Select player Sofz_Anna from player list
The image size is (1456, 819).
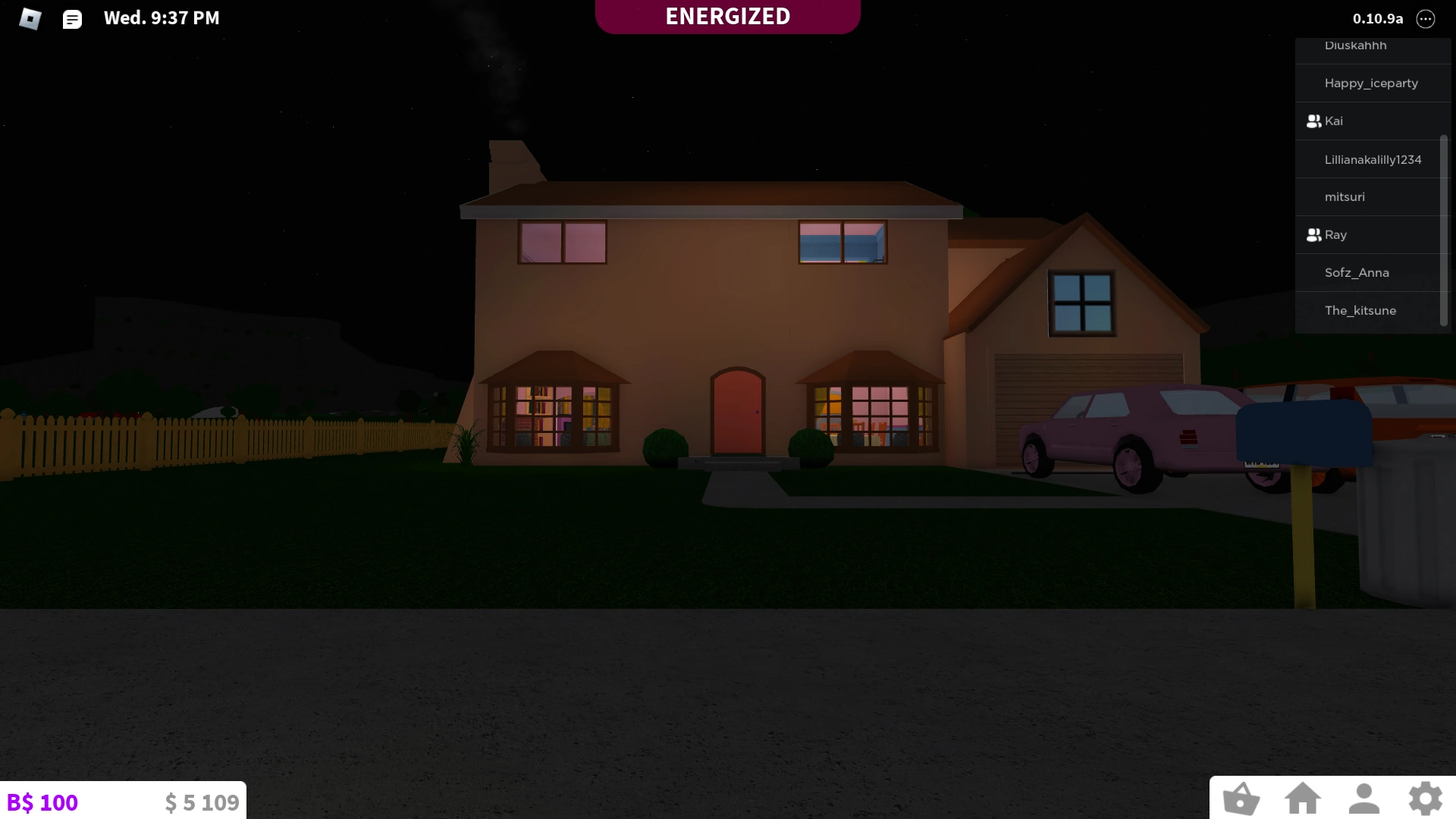(x=1357, y=272)
